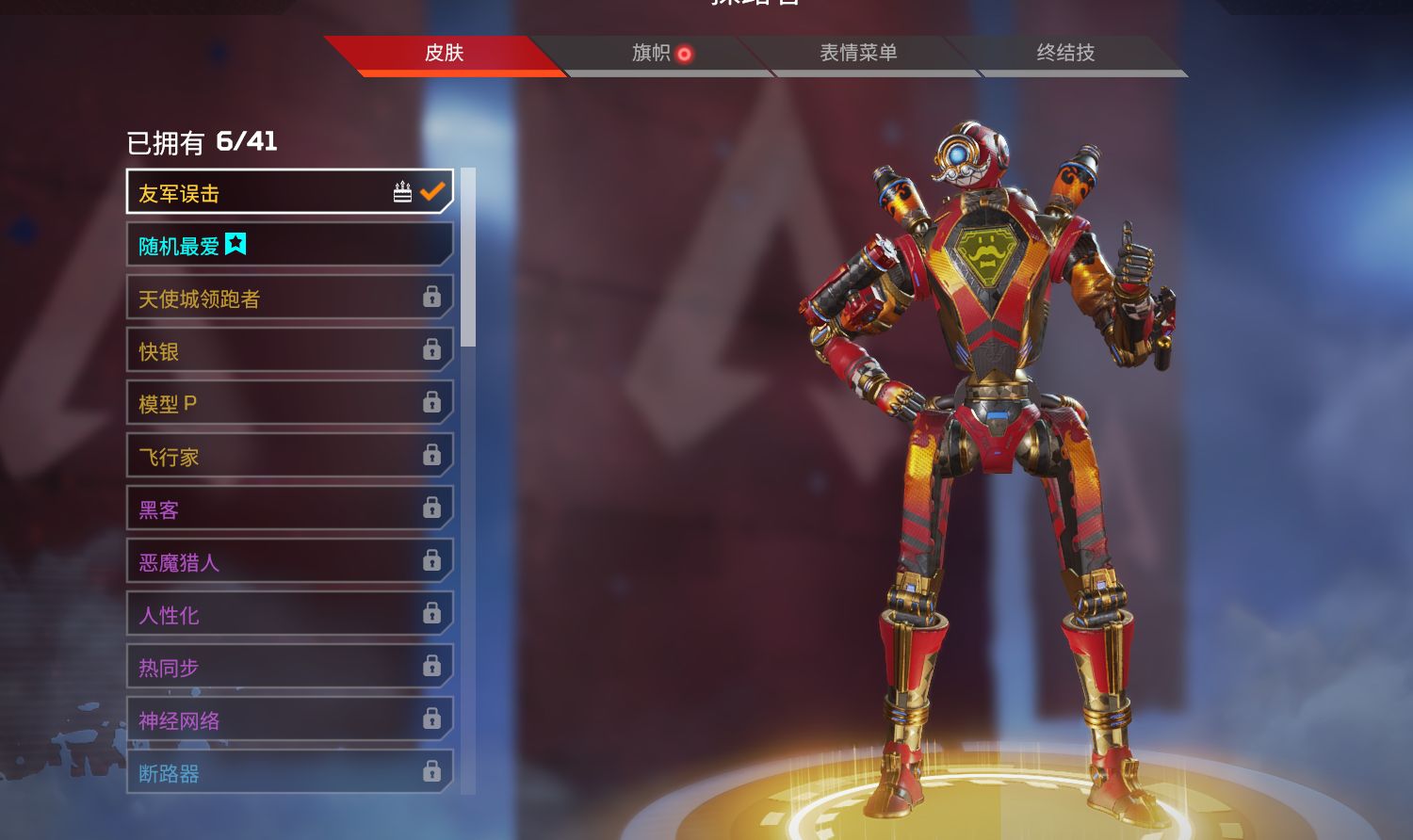Switch to the 表情菜单 tab
The image size is (1413, 840).
tap(857, 54)
